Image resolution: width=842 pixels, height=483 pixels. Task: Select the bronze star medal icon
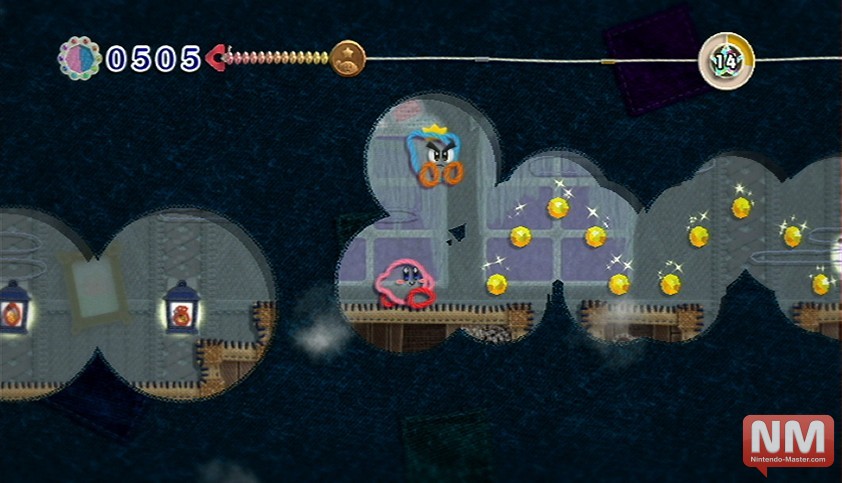(348, 58)
